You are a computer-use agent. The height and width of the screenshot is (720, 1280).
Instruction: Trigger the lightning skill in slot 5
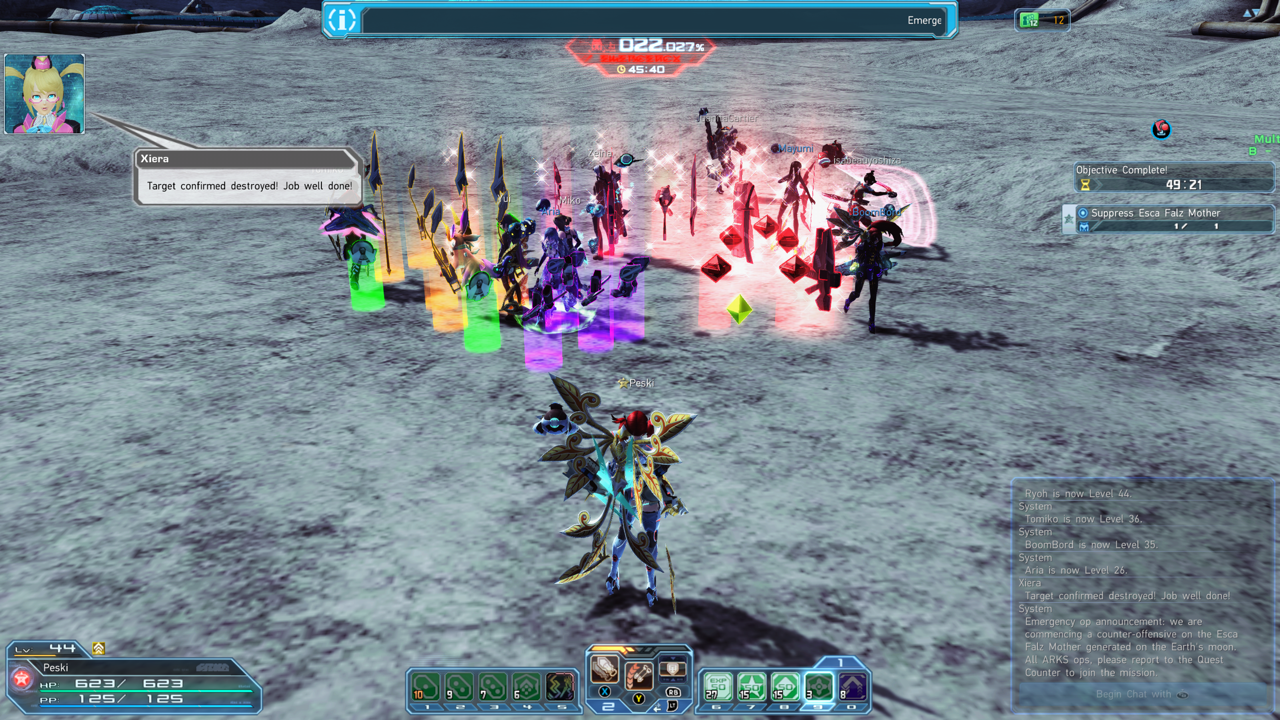[x=561, y=688]
